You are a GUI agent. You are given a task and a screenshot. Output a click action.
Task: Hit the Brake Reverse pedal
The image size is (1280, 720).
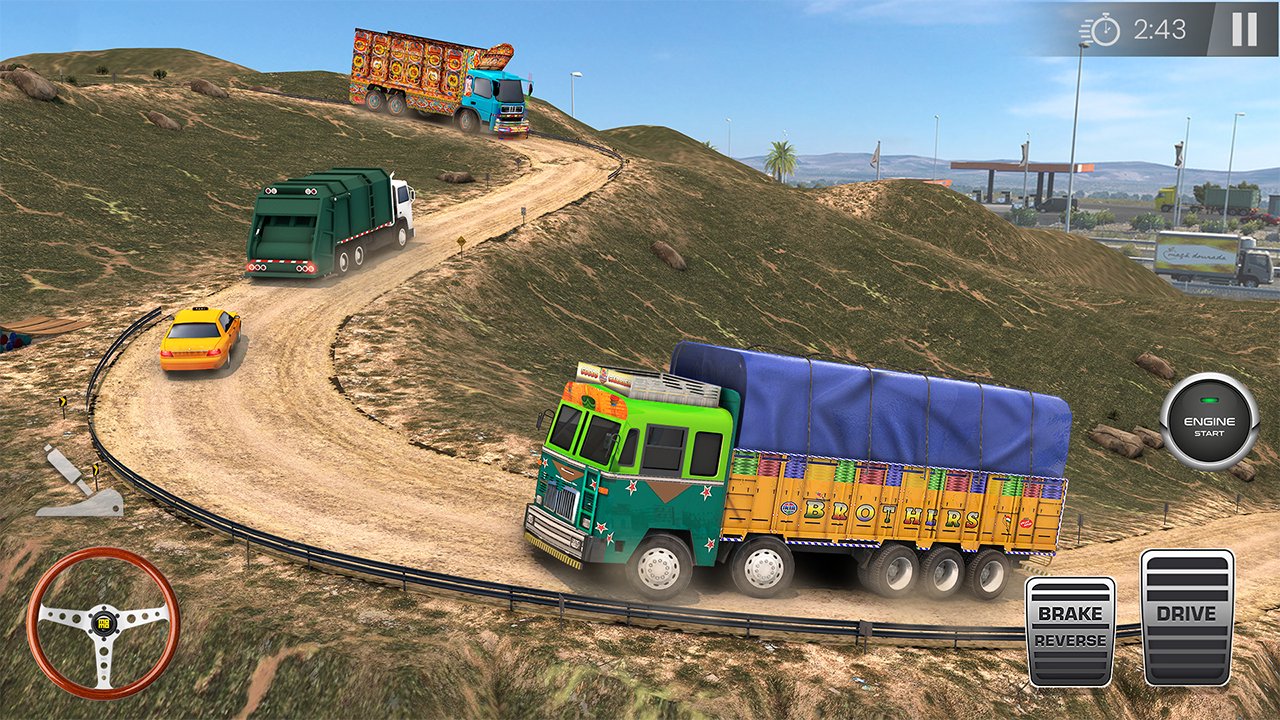(x=1070, y=630)
